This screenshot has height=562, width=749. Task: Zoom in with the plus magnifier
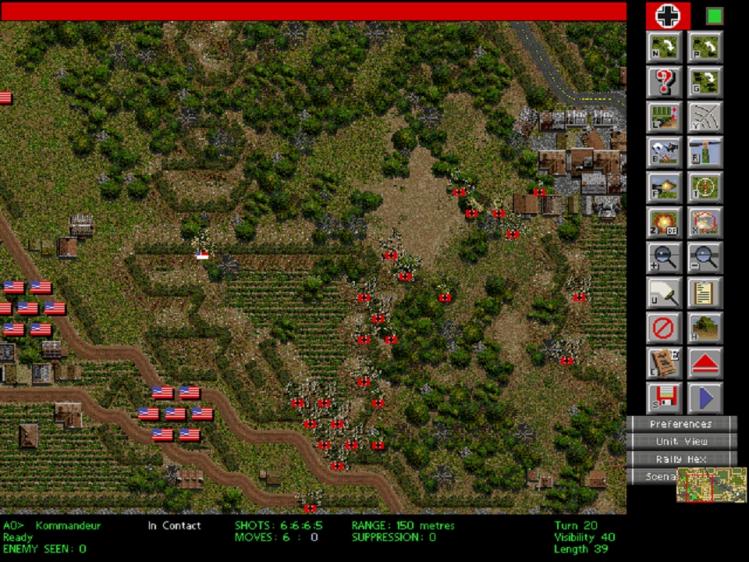click(664, 257)
